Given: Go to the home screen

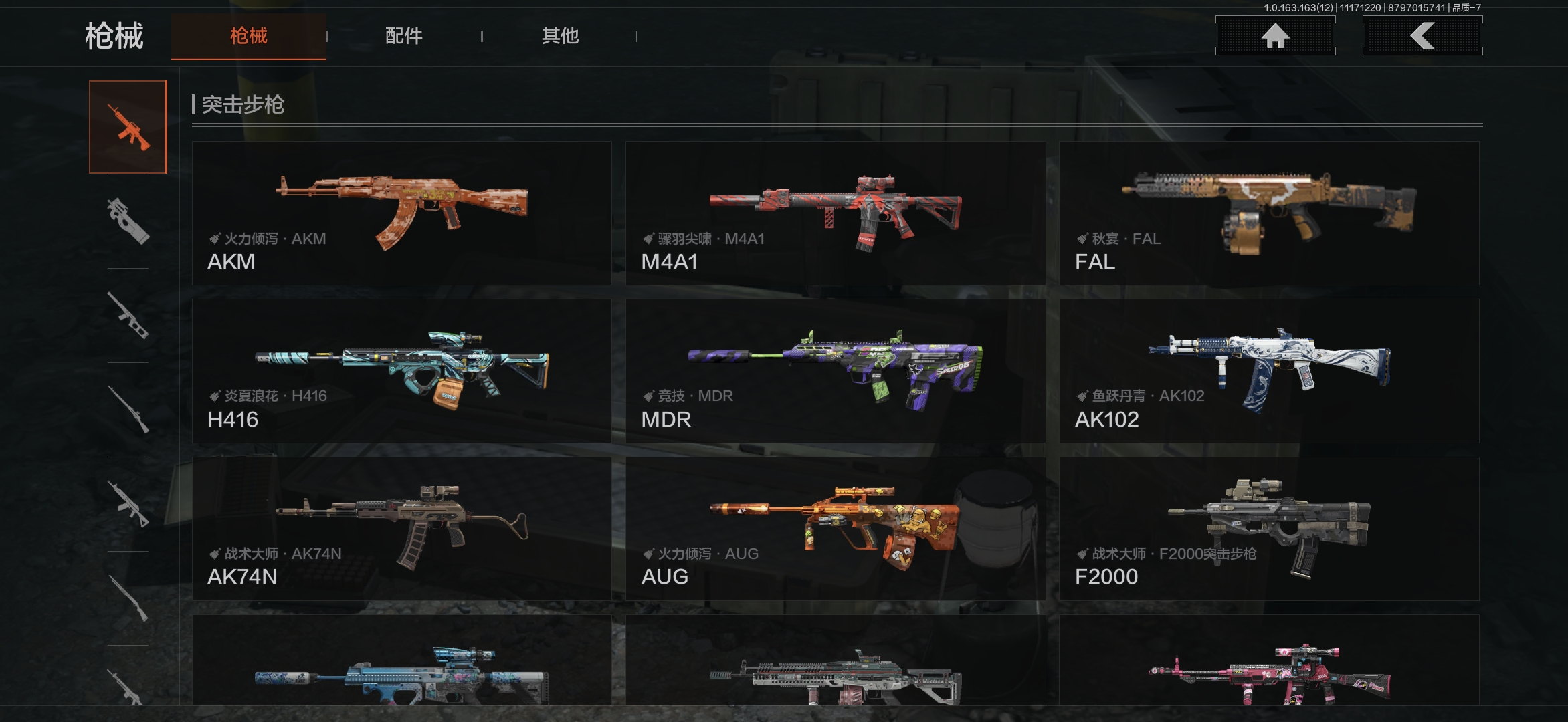Looking at the screenshot, I should (x=1275, y=36).
